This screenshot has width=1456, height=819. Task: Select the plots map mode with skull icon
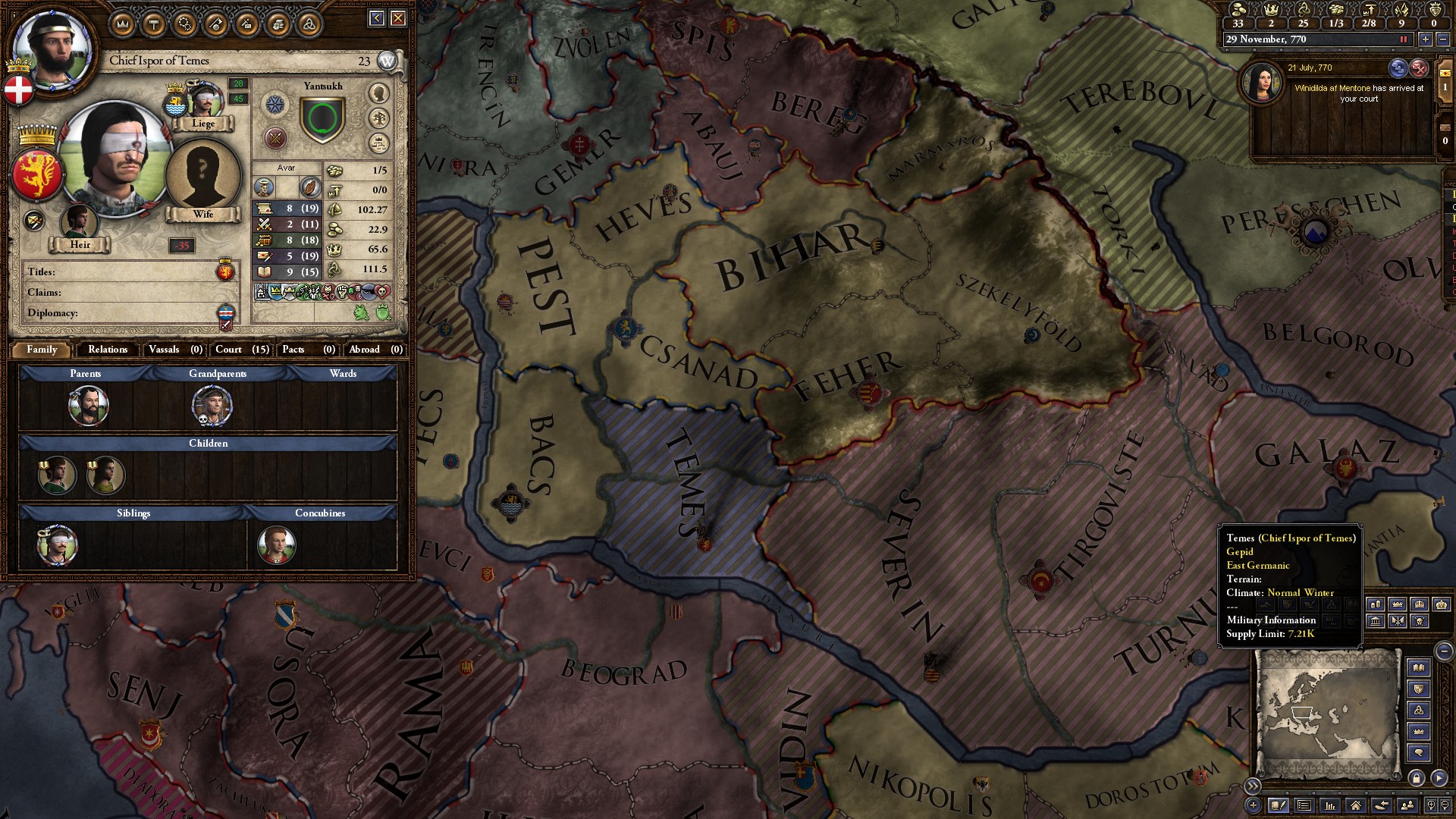(1420, 622)
